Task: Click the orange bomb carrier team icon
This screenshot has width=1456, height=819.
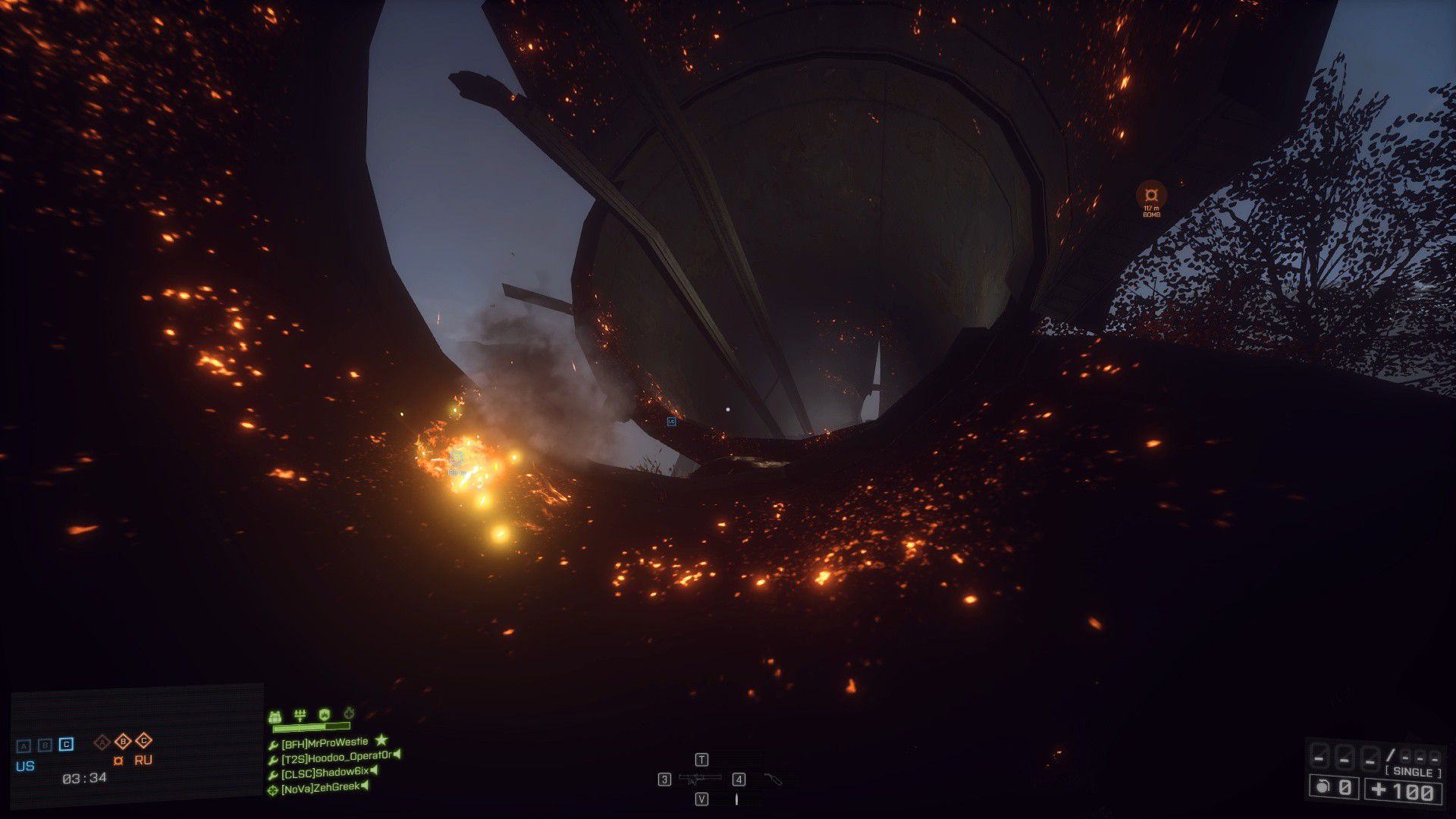Action: tap(118, 761)
